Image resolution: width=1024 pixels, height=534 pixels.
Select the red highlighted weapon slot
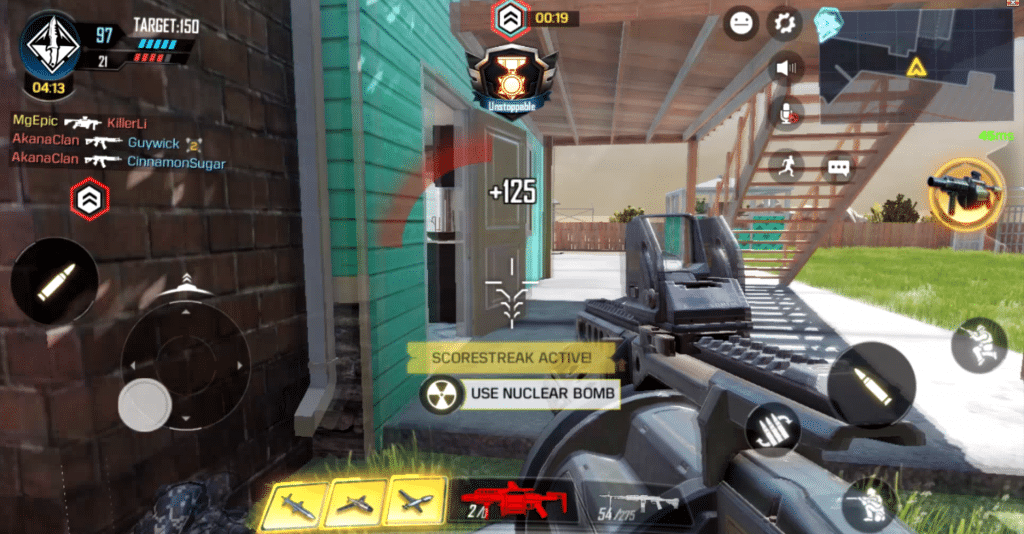tap(513, 501)
